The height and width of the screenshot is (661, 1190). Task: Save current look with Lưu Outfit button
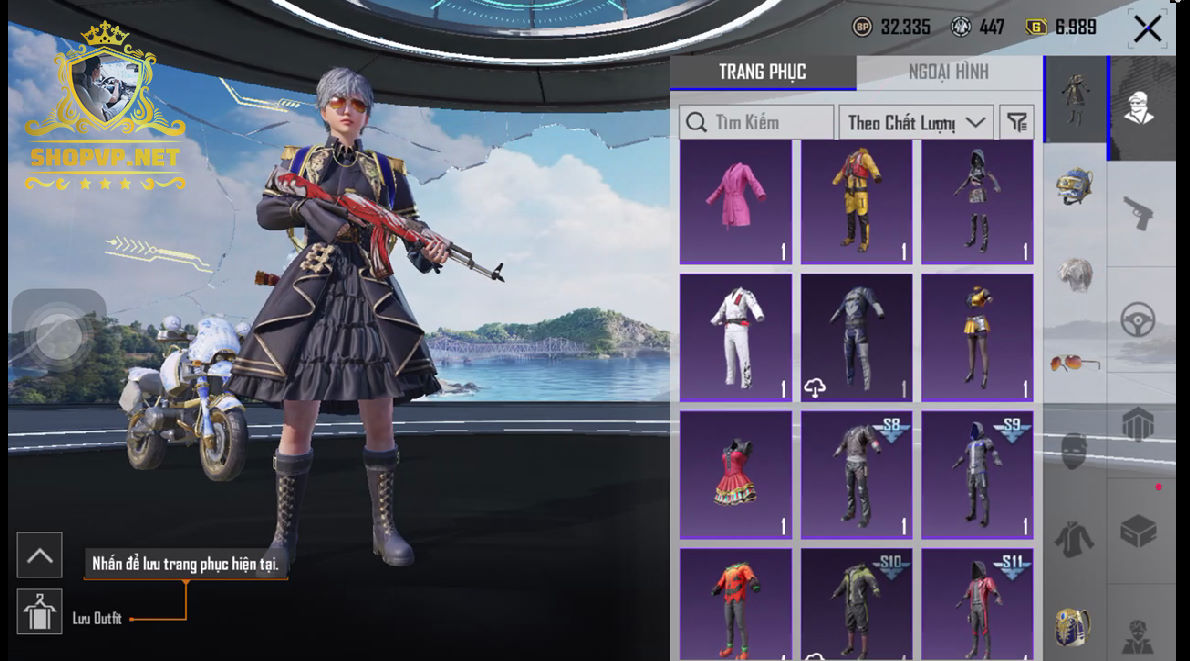click(x=40, y=612)
